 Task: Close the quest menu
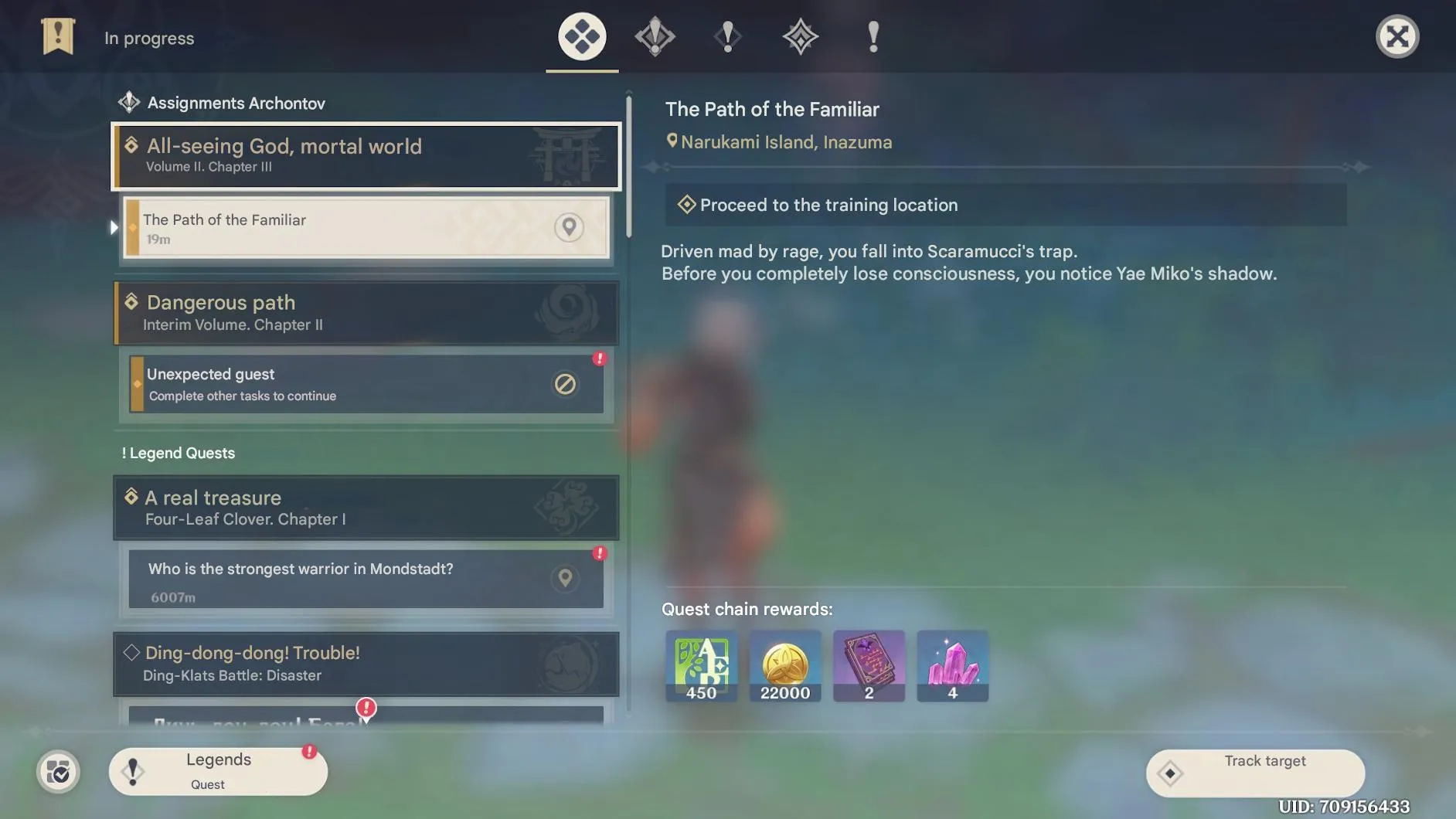[1396, 36]
